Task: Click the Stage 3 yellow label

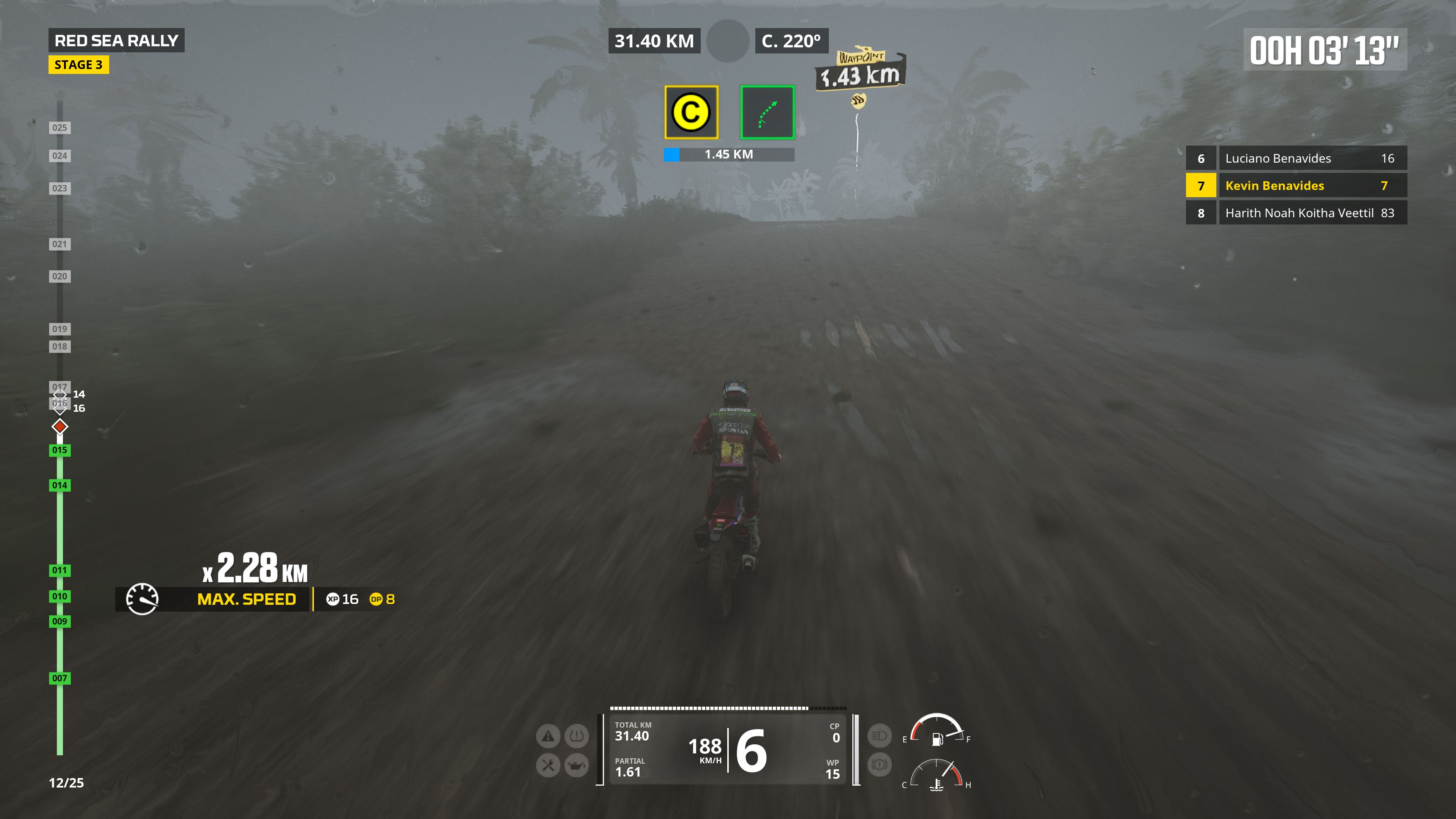Action: coord(78,65)
